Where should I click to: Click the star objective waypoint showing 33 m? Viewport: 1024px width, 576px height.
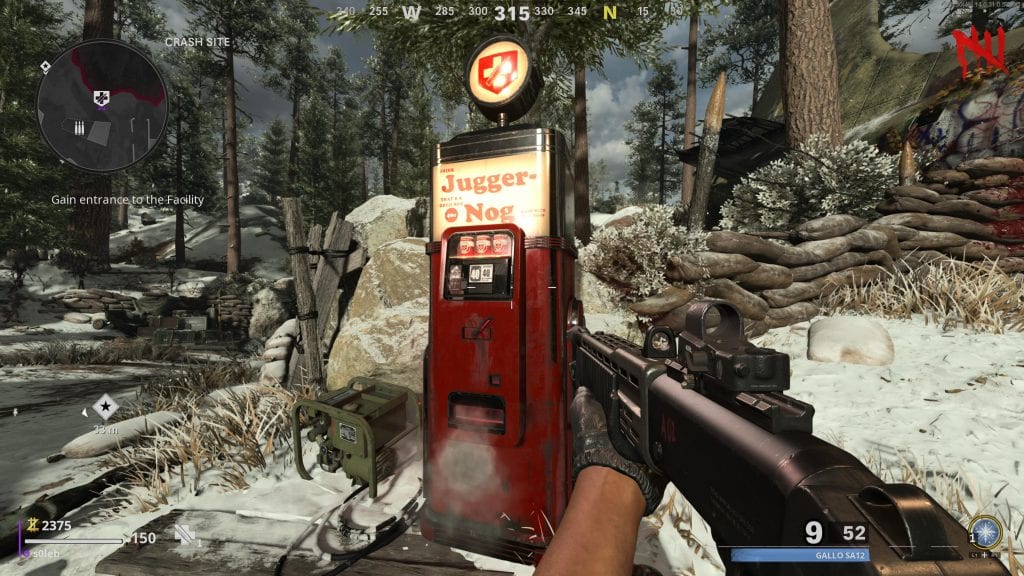105,406
